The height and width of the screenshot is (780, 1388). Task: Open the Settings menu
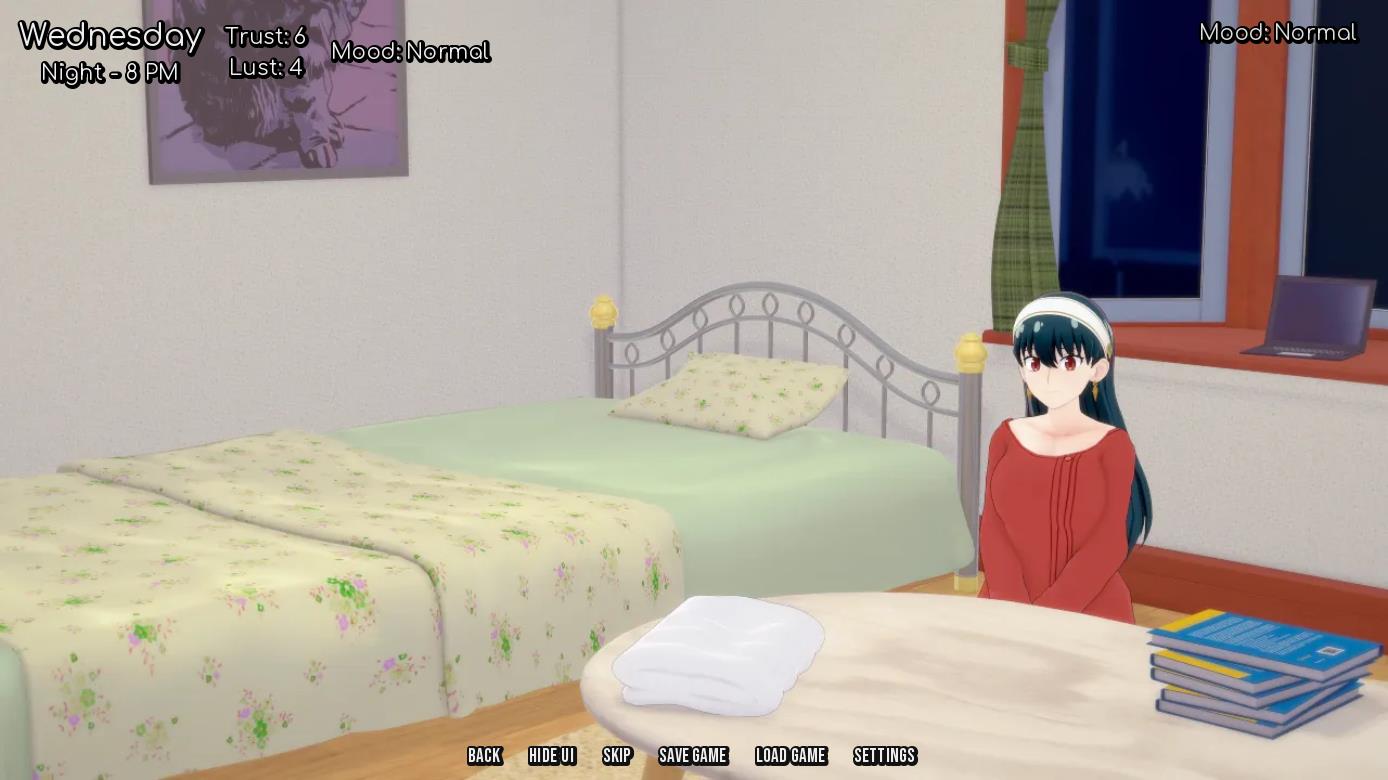click(885, 756)
